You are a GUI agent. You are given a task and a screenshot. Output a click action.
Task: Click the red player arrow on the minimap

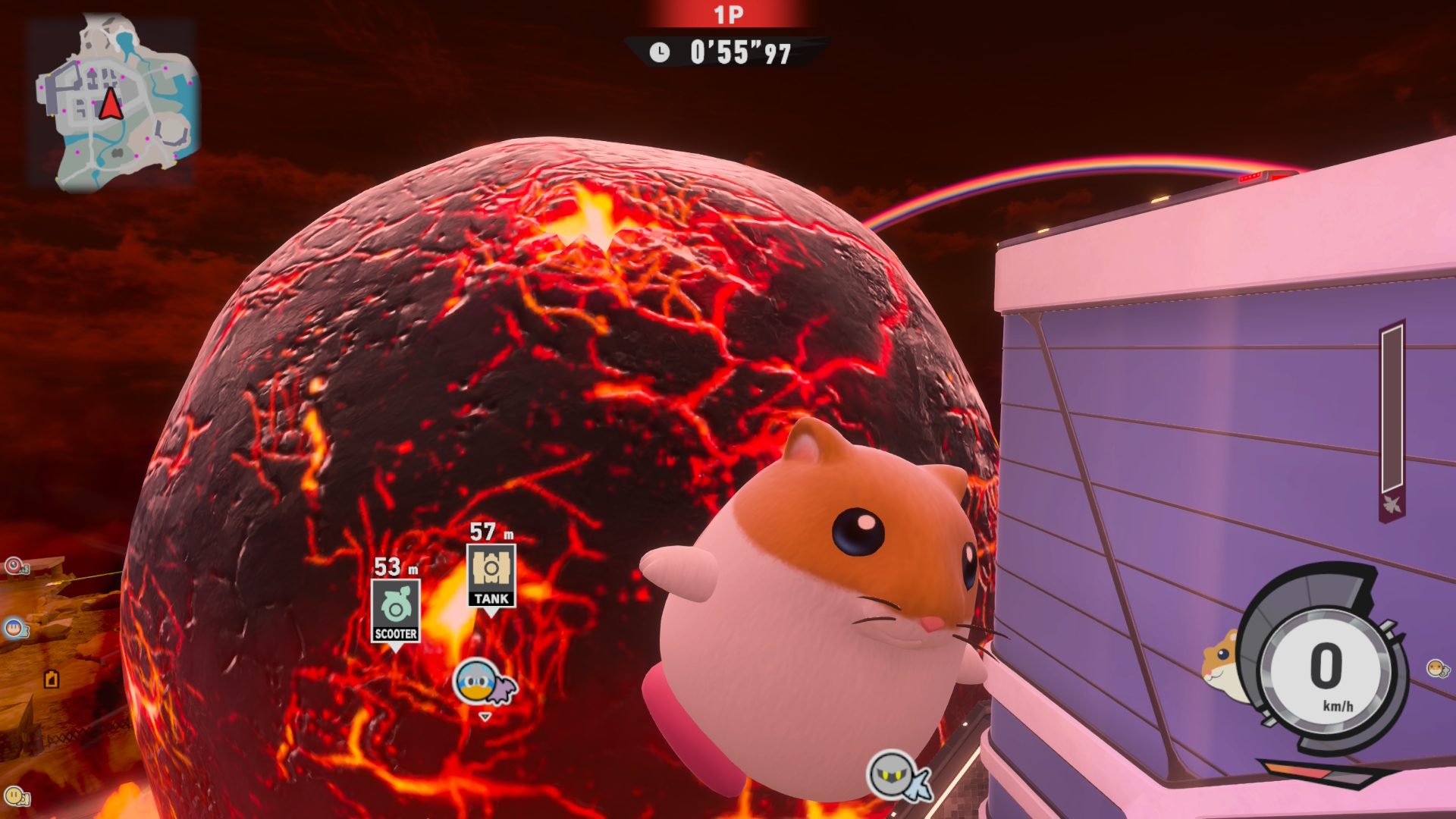click(111, 104)
